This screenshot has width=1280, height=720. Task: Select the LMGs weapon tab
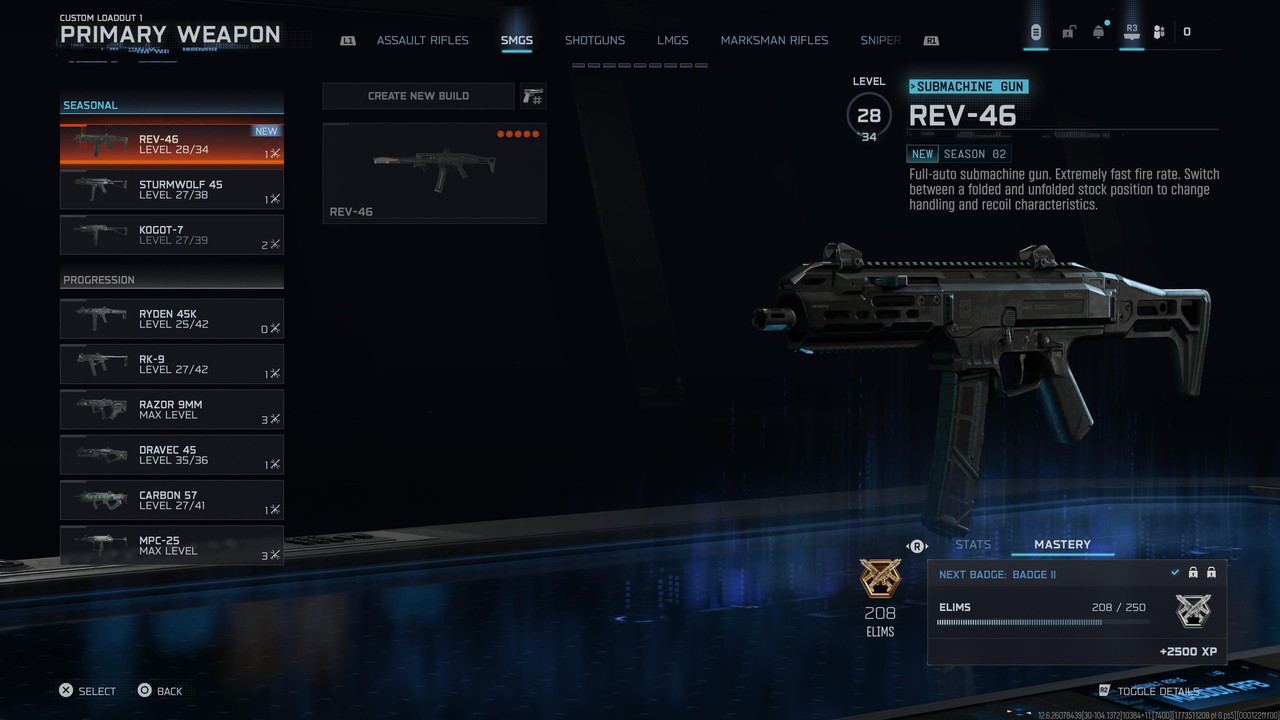pos(672,41)
